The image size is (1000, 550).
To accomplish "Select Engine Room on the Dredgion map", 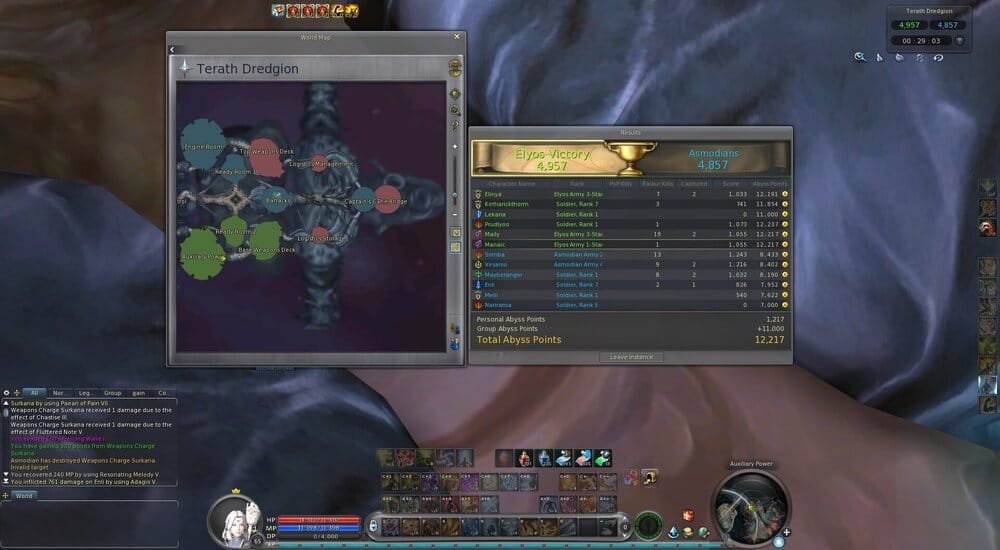I will tap(202, 146).
